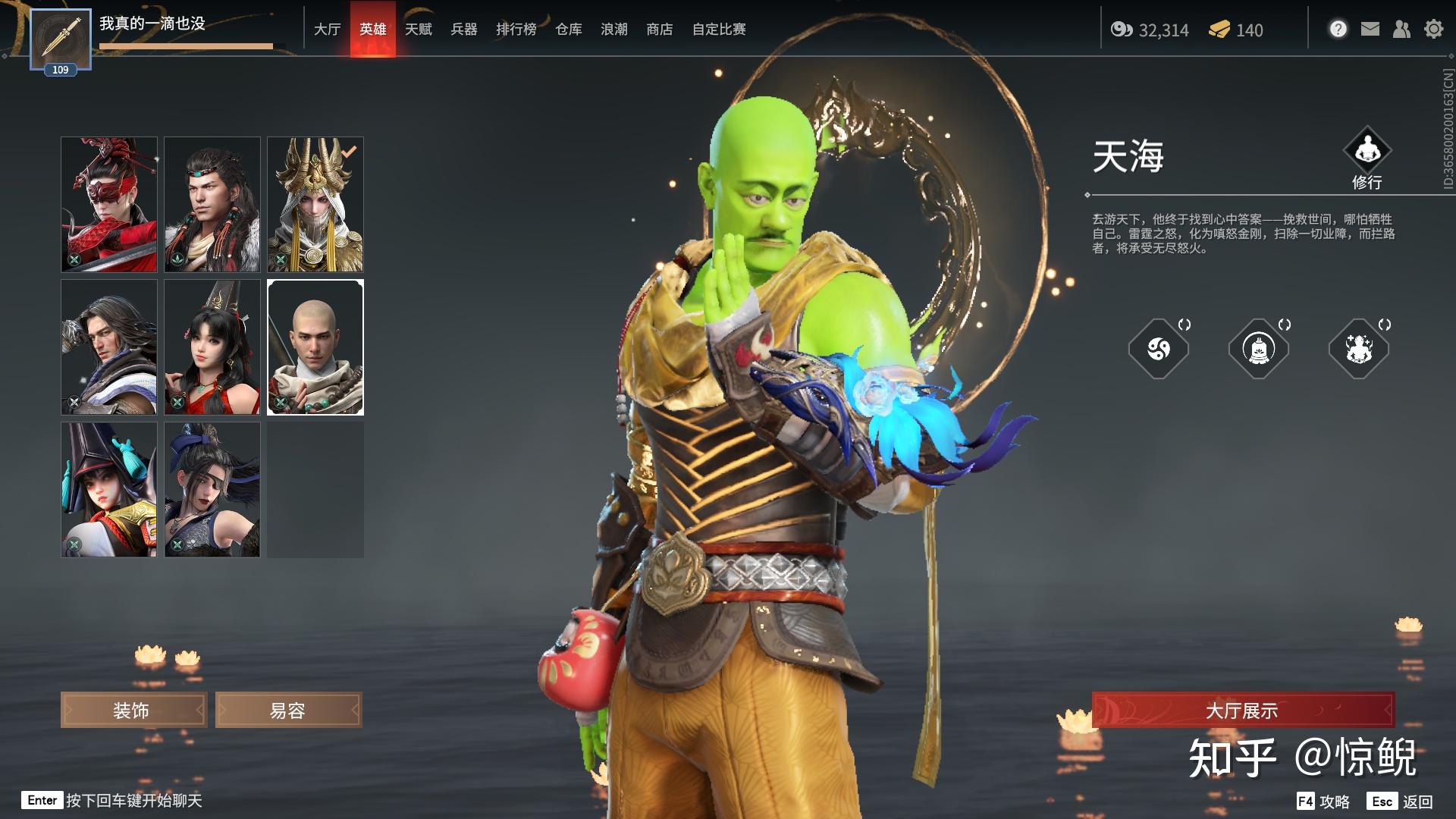Open the 兵器 weapons tab
This screenshot has width=1456, height=819.
(x=463, y=30)
